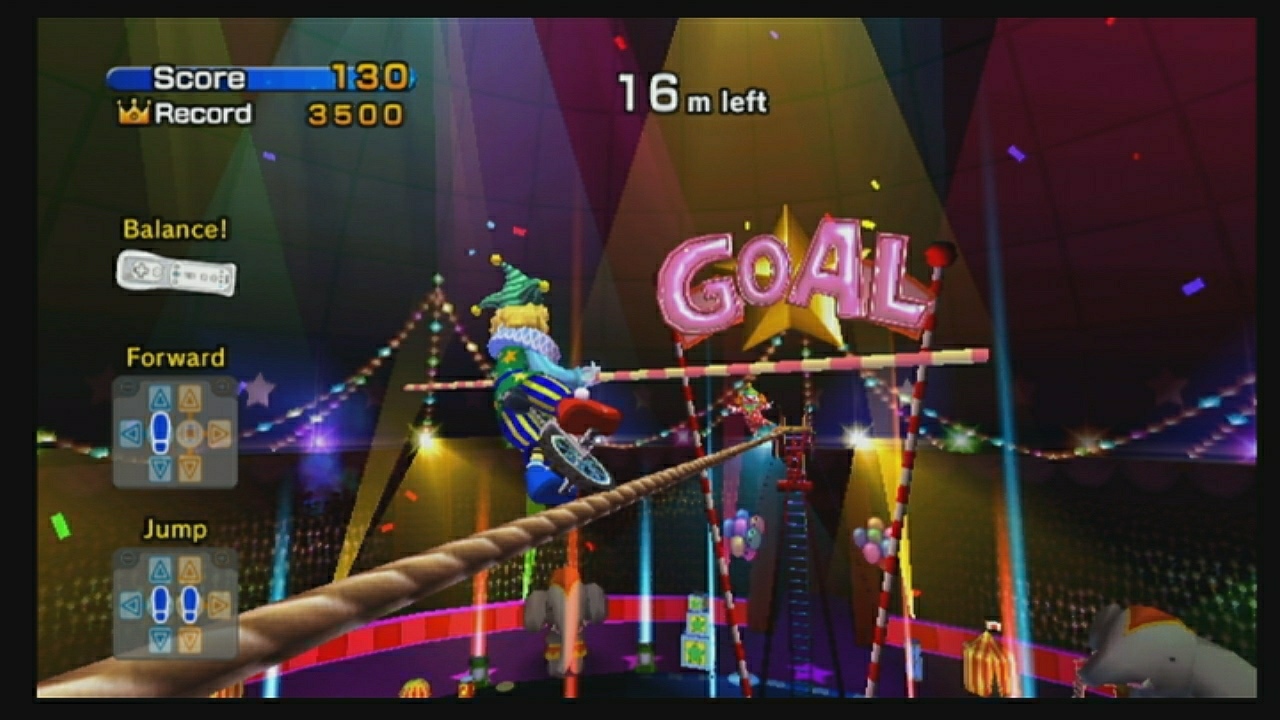Toggle the blue left arrow on the Forward board

pos(132,434)
